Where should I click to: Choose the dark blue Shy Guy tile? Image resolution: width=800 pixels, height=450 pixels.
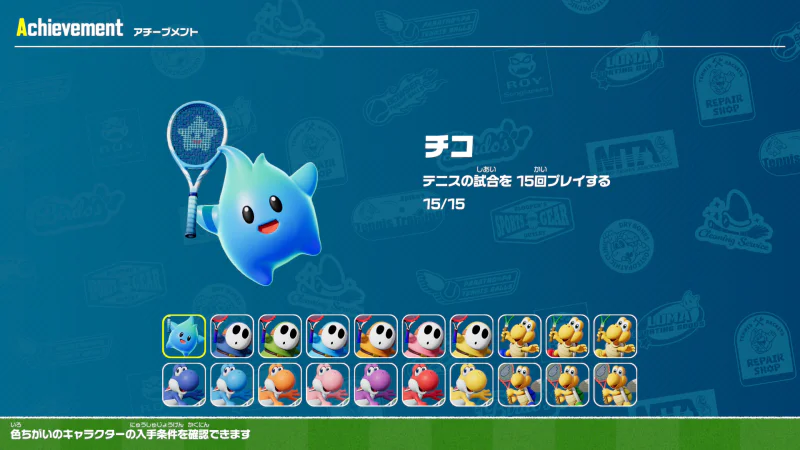232,336
